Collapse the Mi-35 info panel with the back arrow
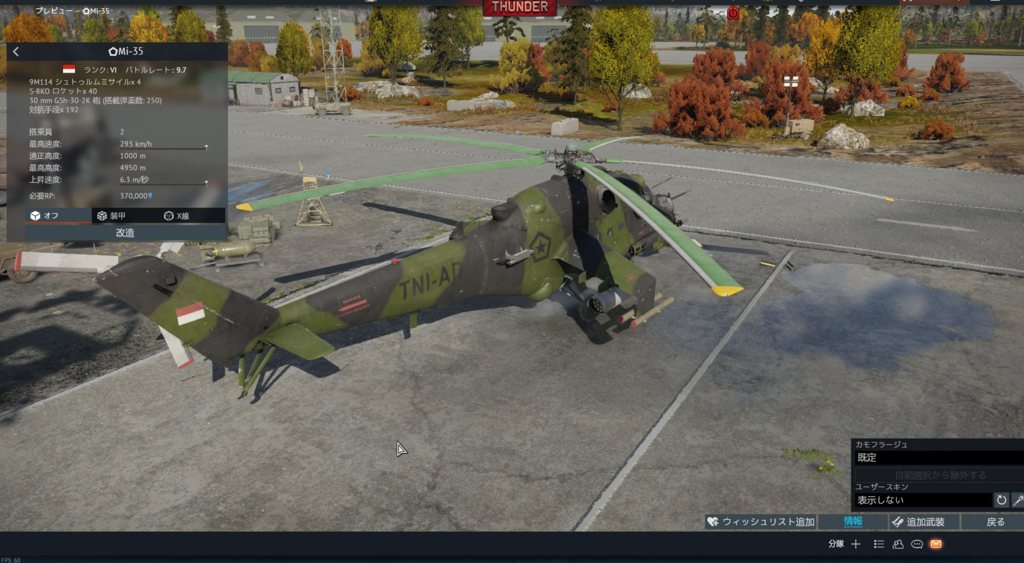 [x=16, y=51]
